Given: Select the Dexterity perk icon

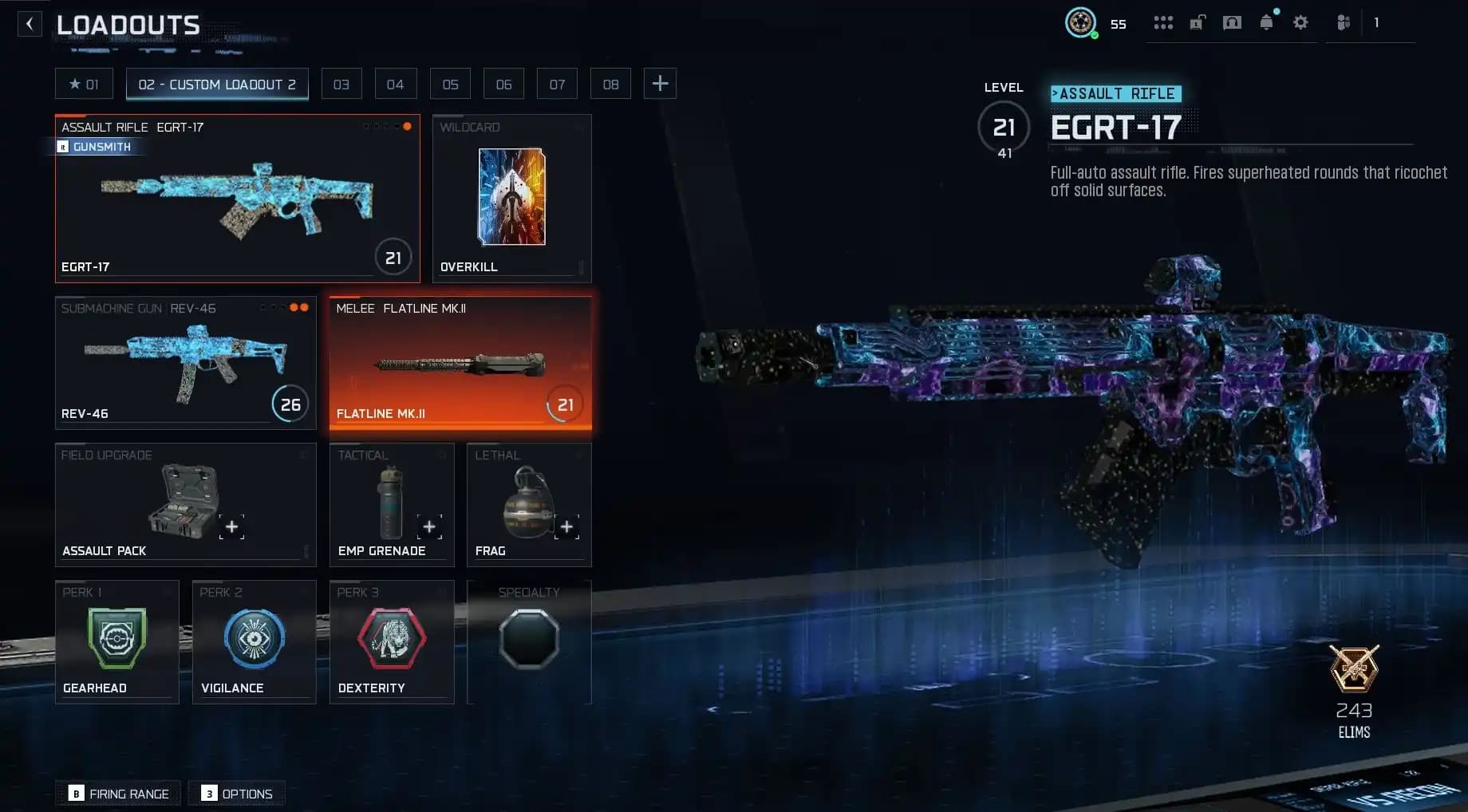Looking at the screenshot, I should [x=391, y=638].
